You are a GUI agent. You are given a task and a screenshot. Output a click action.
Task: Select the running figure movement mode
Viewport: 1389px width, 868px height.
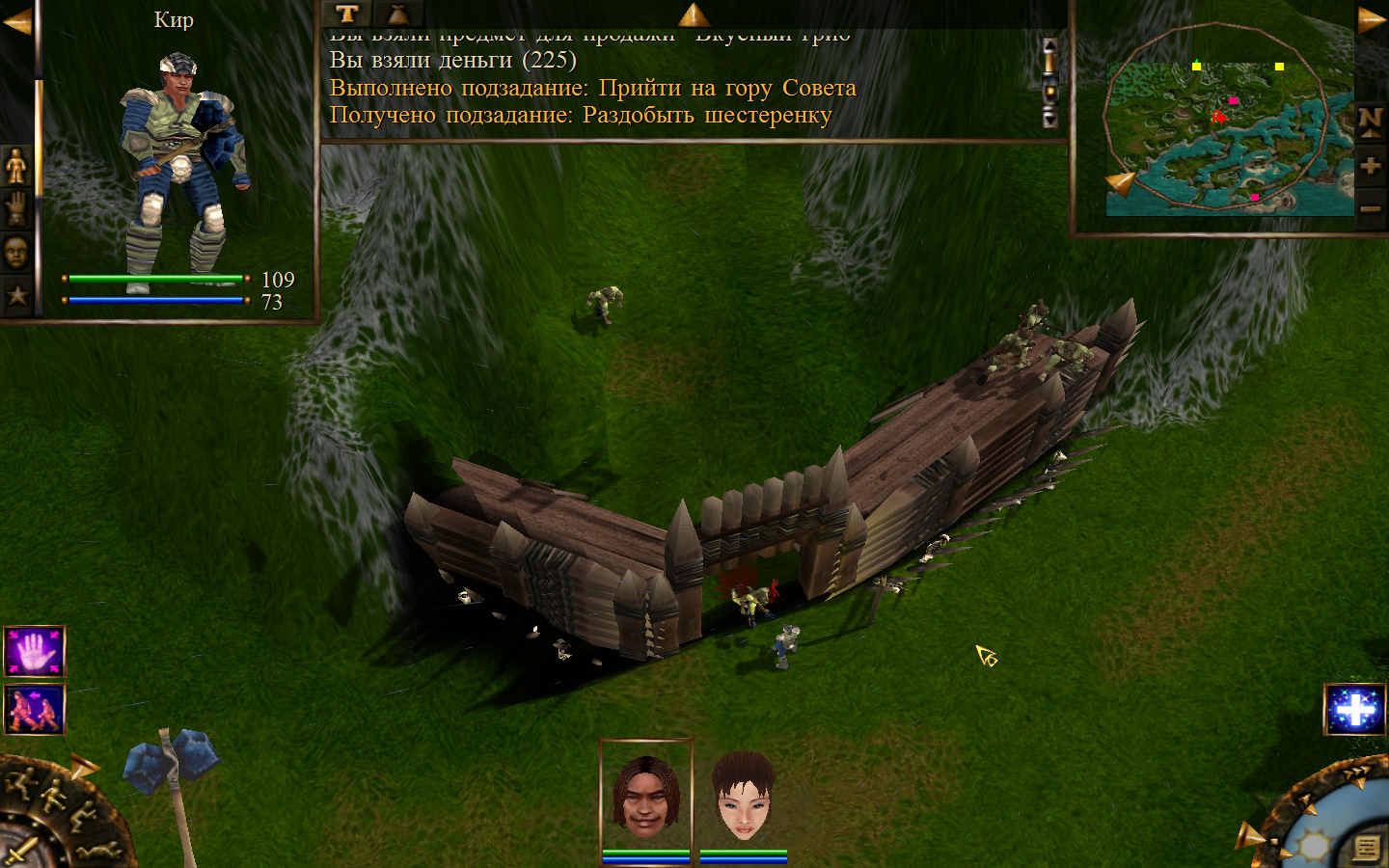pyautogui.click(x=21, y=781)
